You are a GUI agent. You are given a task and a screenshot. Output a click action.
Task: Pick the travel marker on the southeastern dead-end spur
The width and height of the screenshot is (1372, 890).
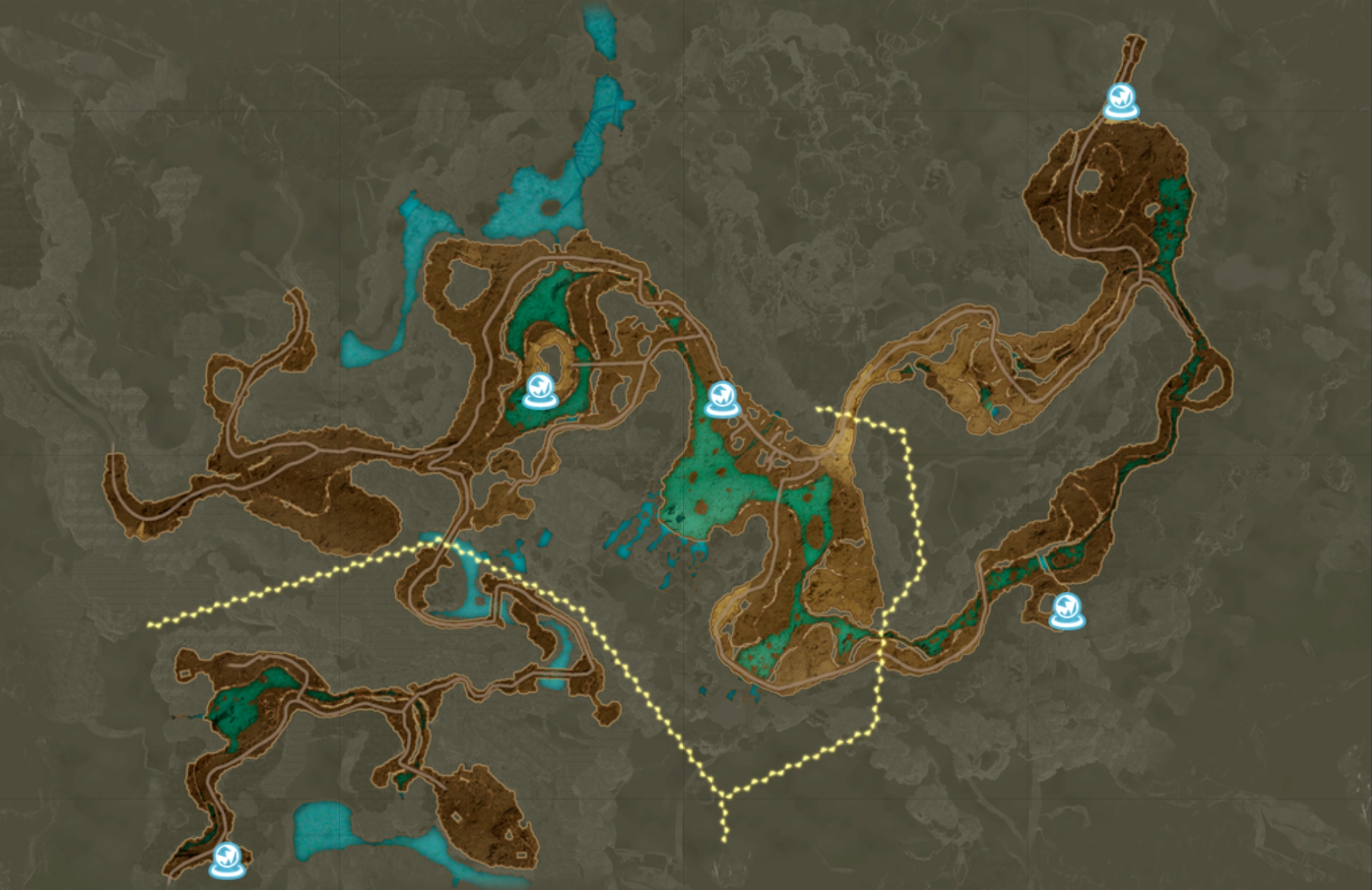[1068, 611]
